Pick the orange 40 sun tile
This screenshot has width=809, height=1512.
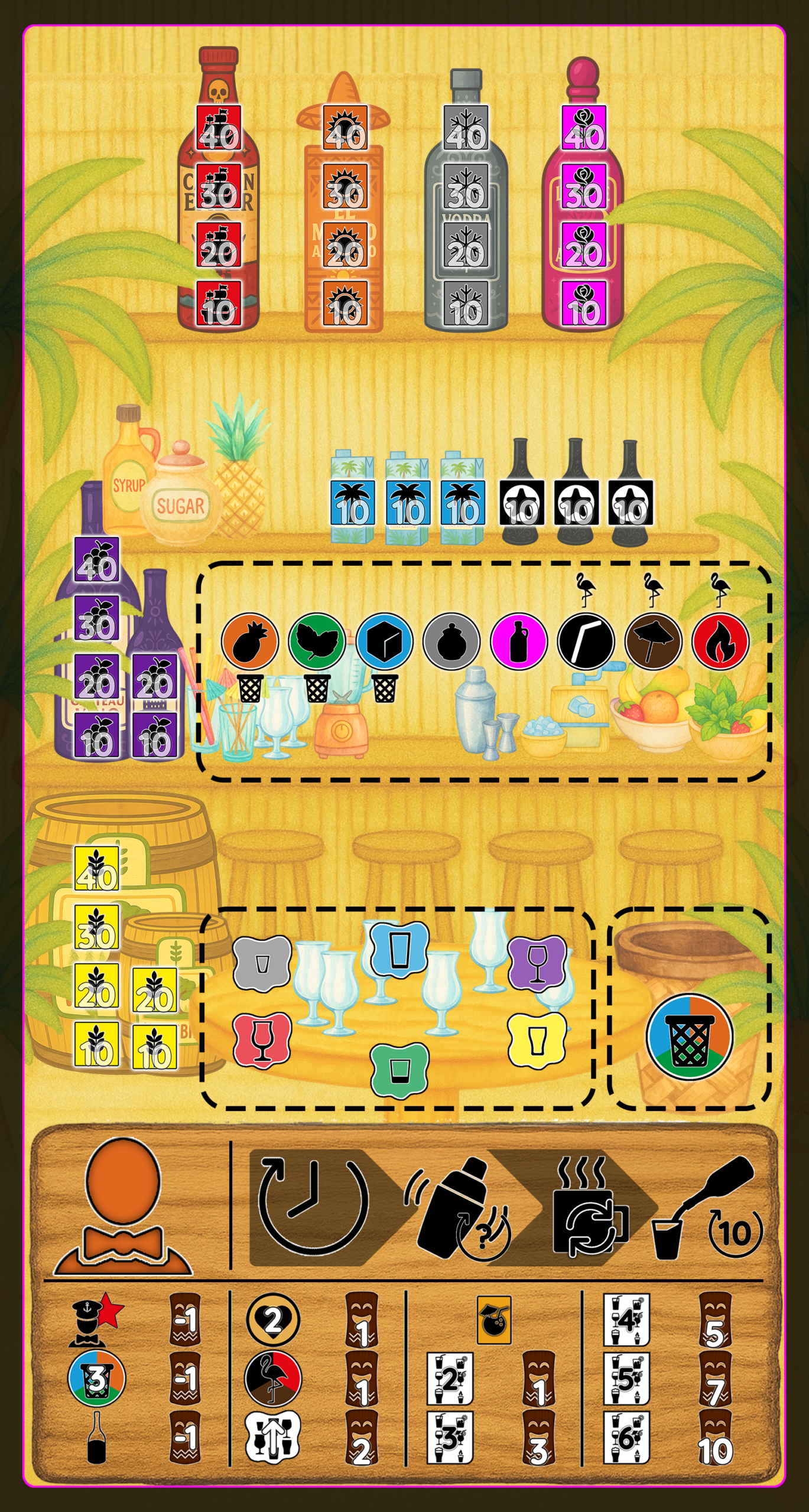pos(345,128)
